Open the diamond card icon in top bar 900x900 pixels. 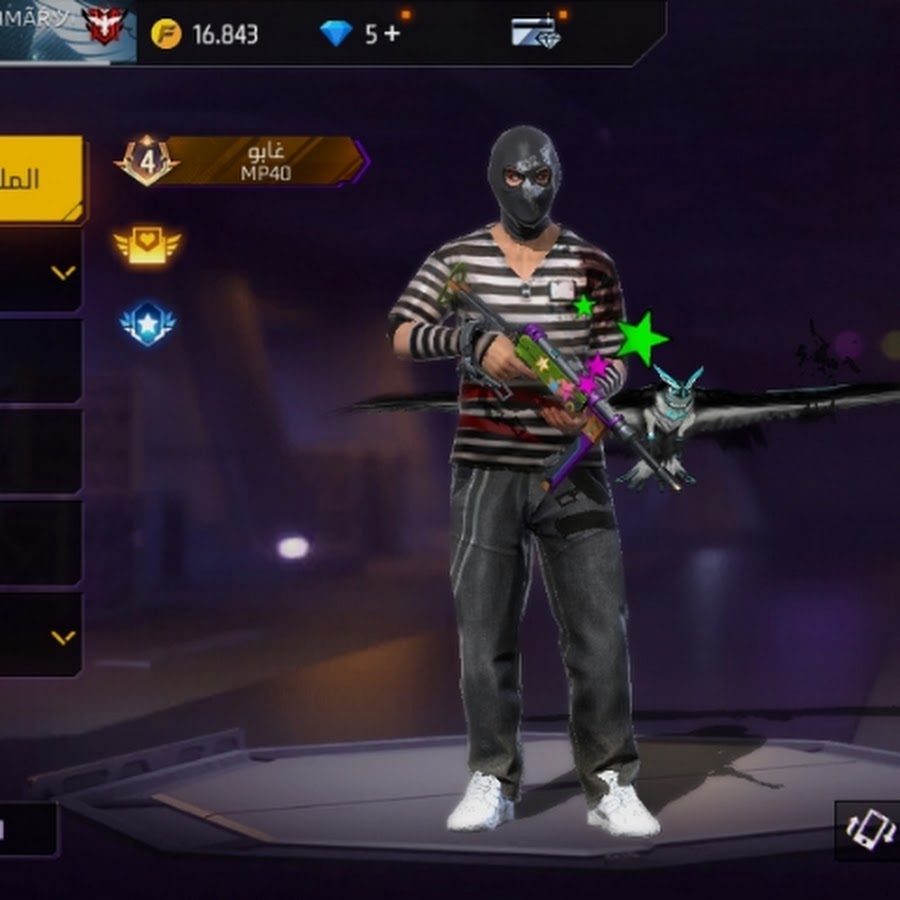click(x=535, y=33)
